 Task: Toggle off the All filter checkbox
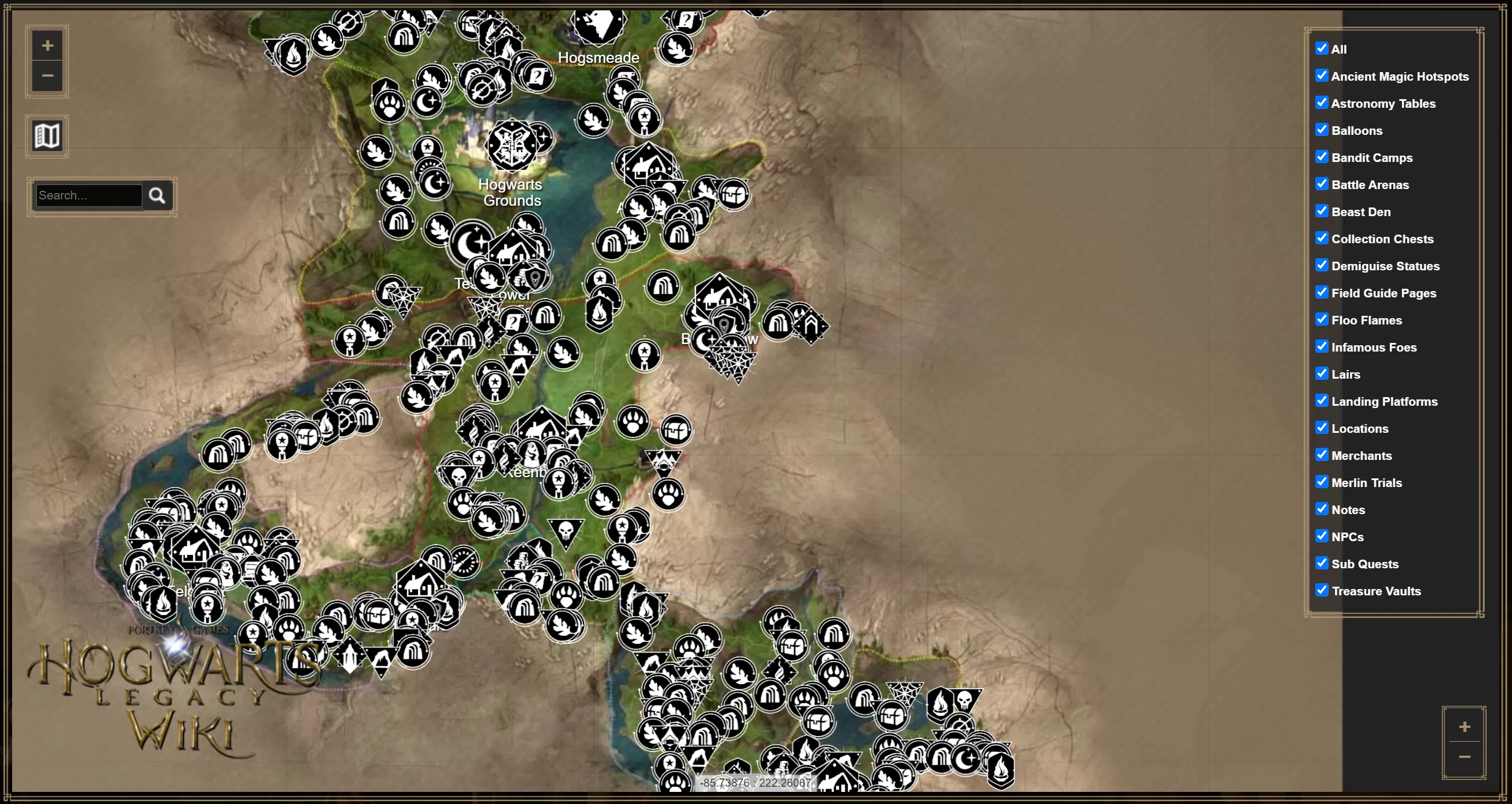(x=1322, y=48)
